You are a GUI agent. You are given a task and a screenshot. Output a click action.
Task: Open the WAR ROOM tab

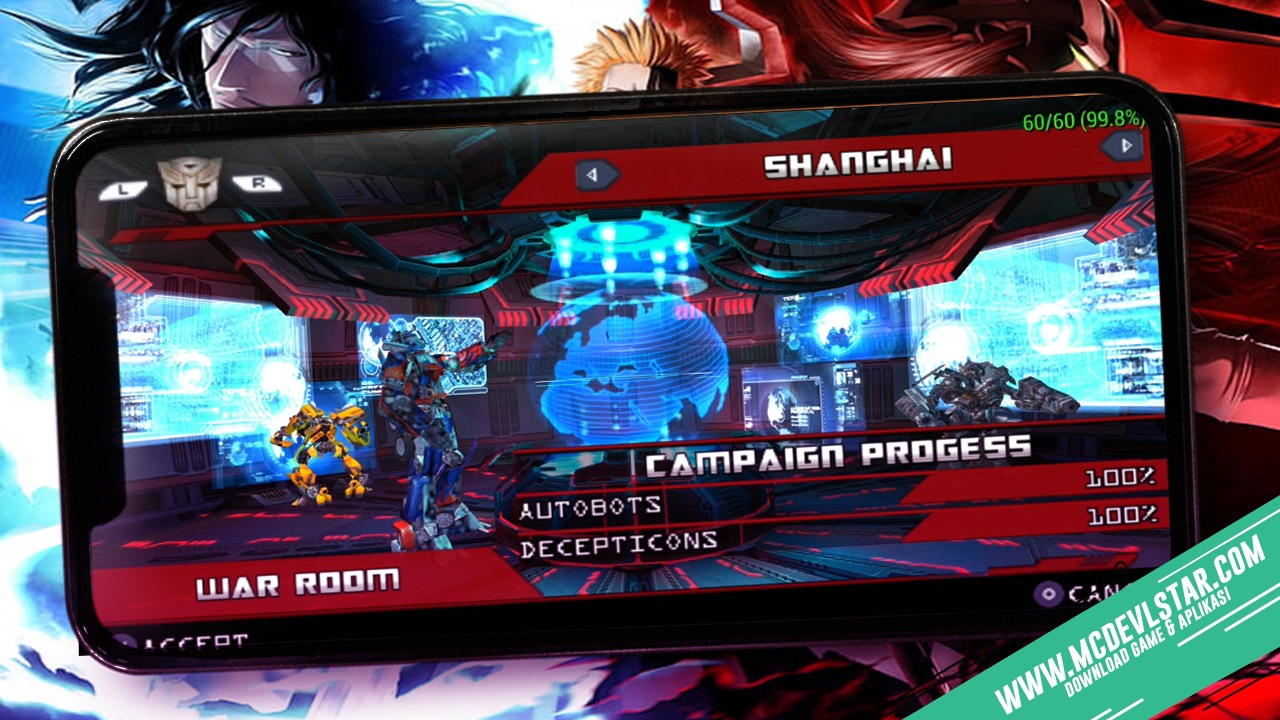click(298, 580)
